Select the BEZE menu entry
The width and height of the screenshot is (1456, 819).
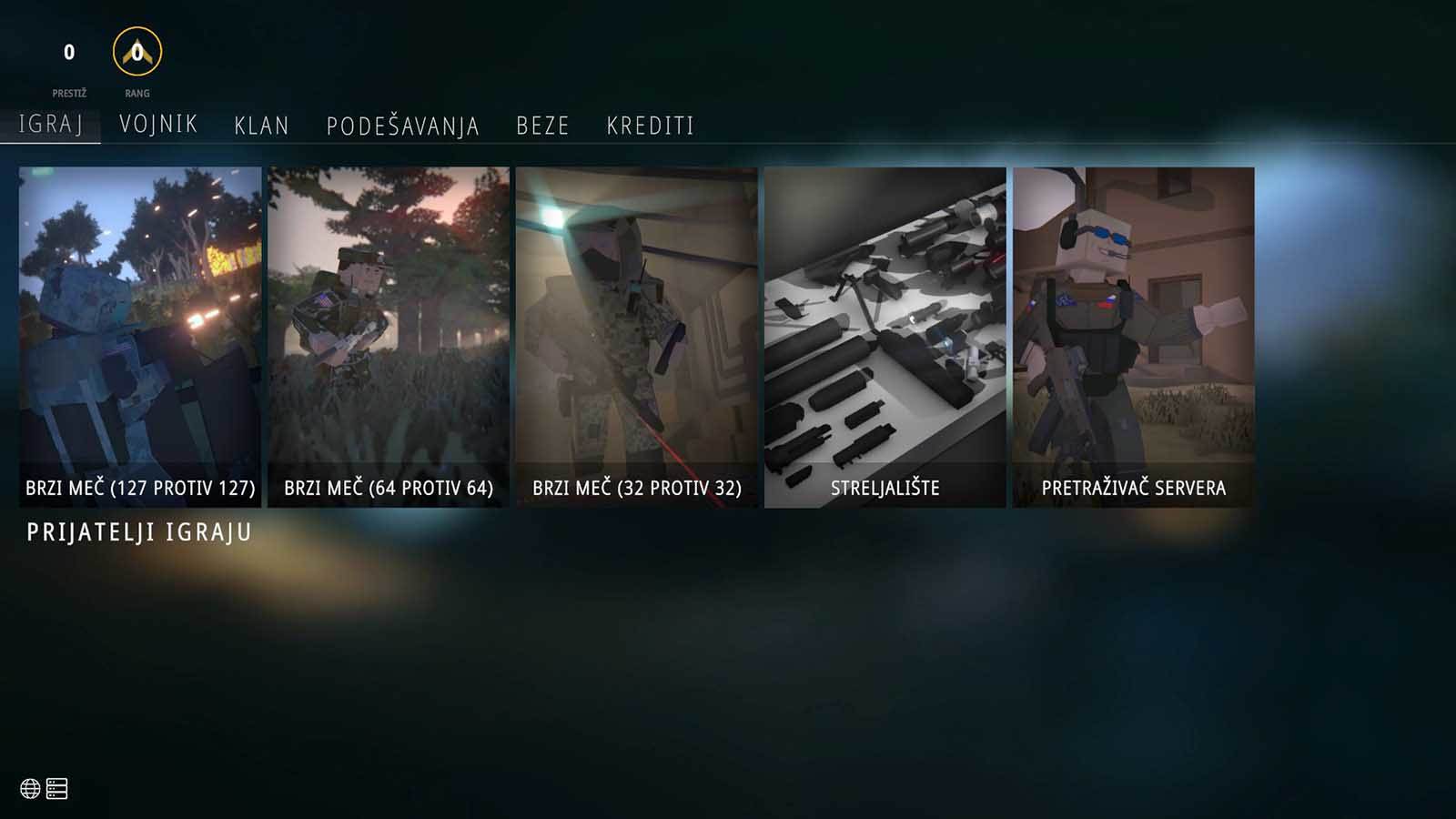point(542,126)
